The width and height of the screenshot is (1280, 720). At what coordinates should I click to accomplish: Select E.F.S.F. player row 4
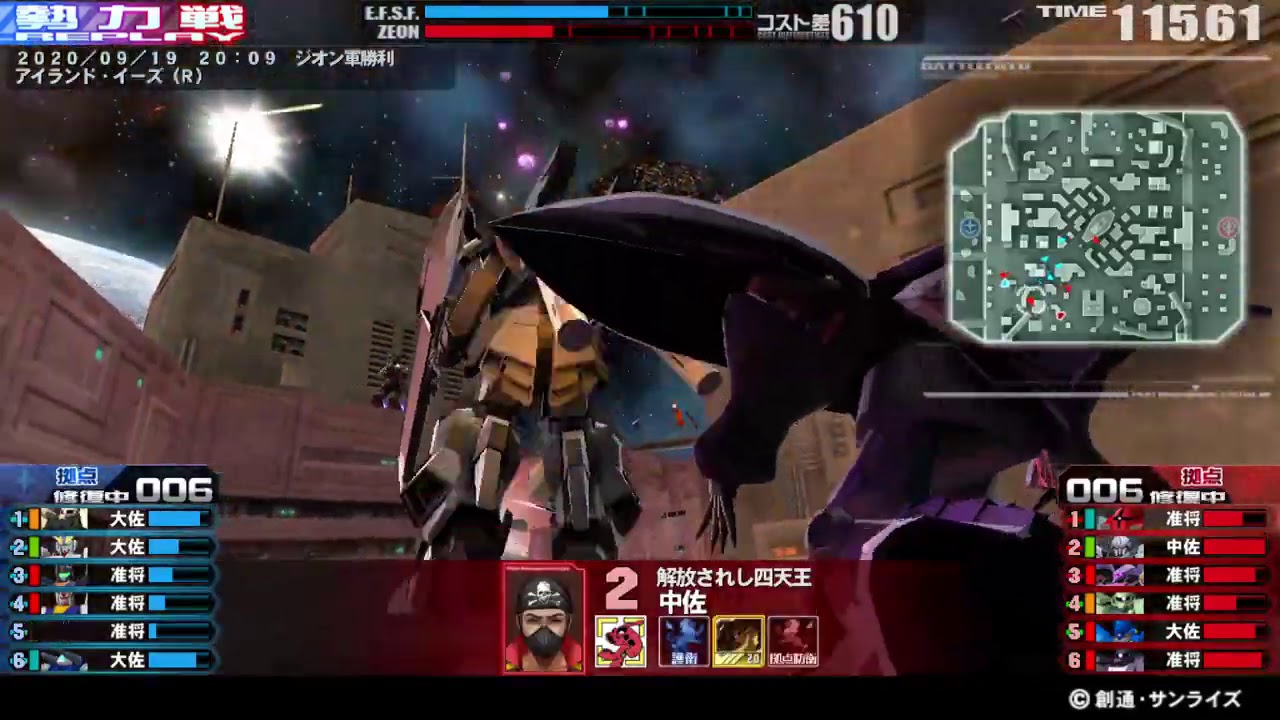tap(110, 603)
